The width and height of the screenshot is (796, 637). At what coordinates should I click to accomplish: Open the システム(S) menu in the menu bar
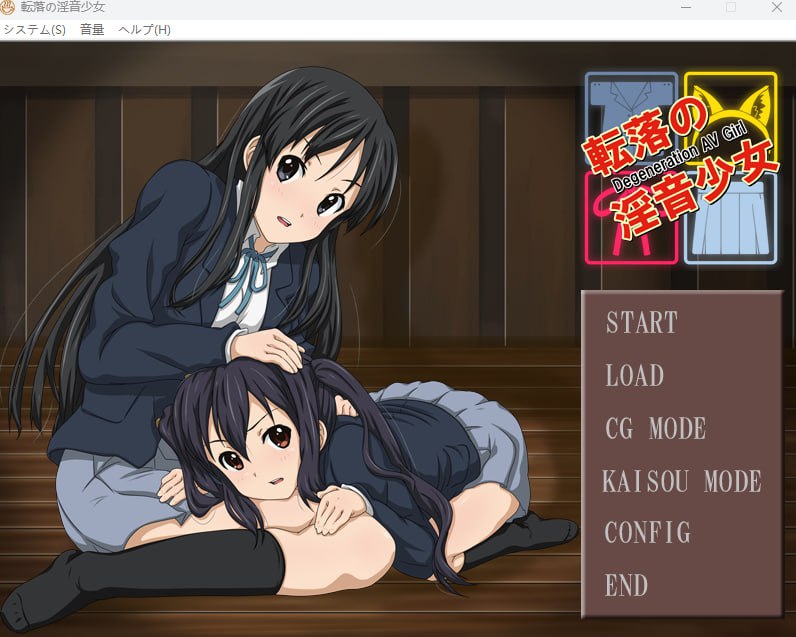point(34,29)
